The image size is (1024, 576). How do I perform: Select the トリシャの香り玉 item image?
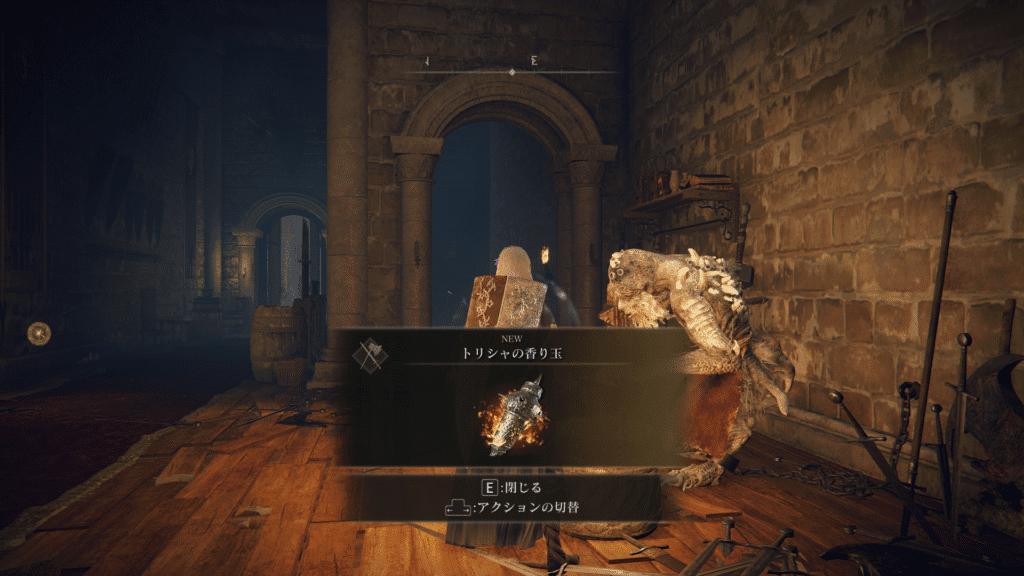tap(515, 413)
